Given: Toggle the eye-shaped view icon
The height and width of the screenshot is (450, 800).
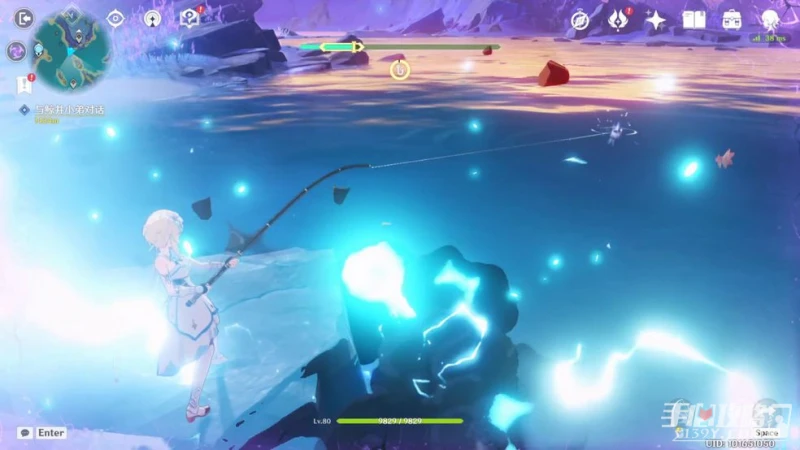Looking at the screenshot, I should [116, 18].
